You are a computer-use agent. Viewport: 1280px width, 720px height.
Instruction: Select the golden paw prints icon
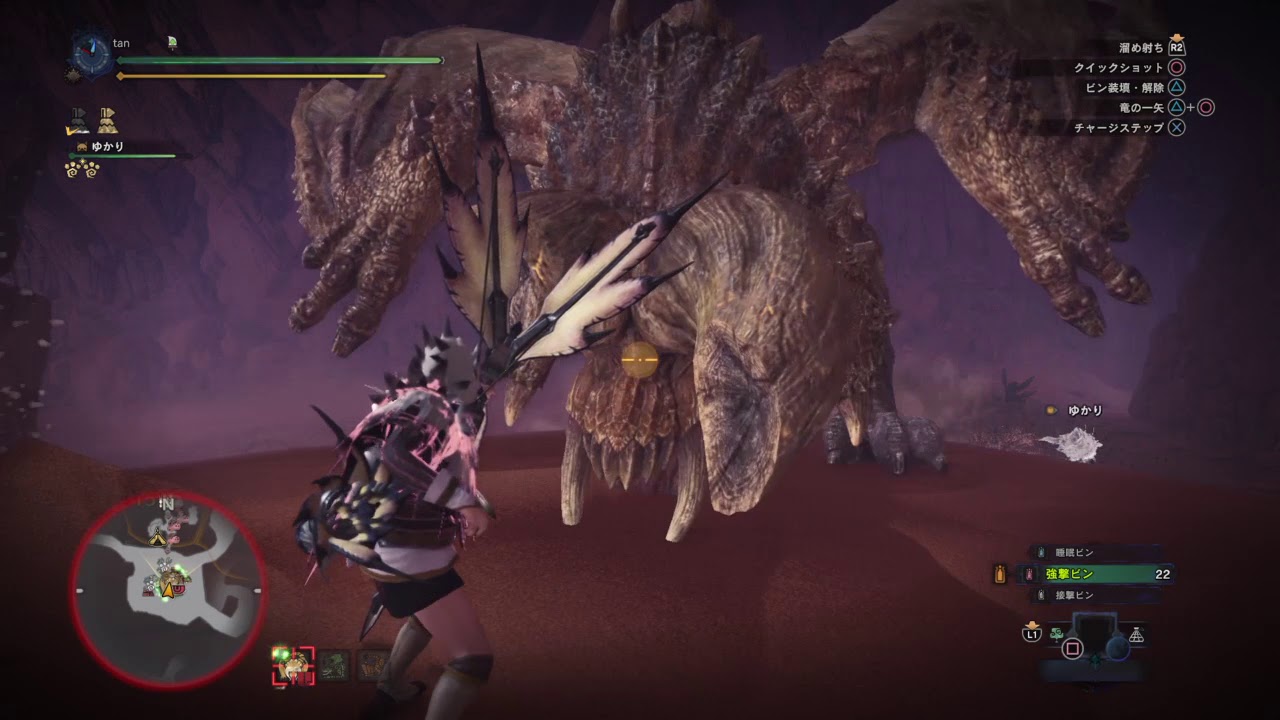(82, 169)
